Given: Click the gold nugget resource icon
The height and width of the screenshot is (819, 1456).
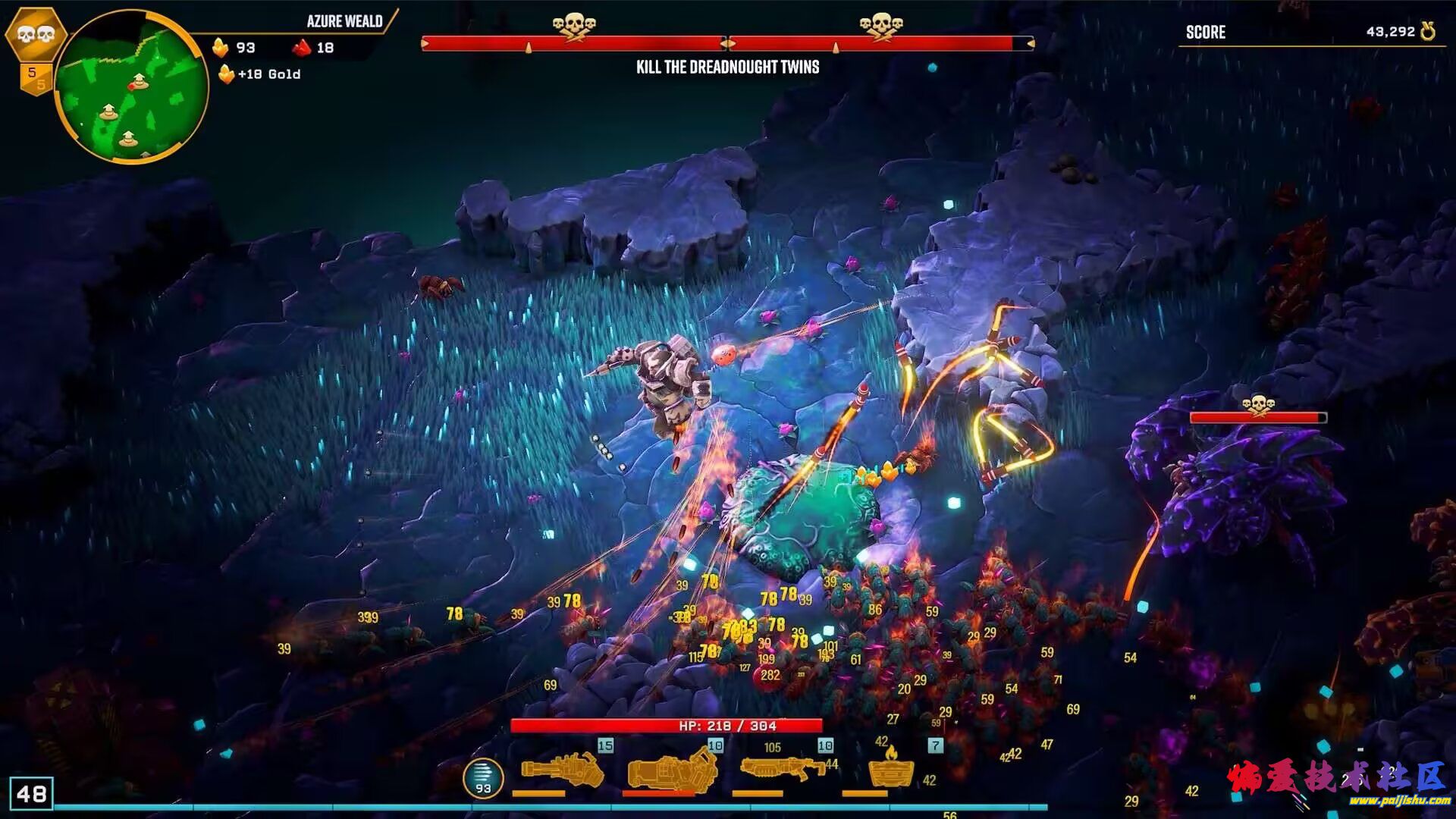Looking at the screenshot, I should pyautogui.click(x=221, y=48).
